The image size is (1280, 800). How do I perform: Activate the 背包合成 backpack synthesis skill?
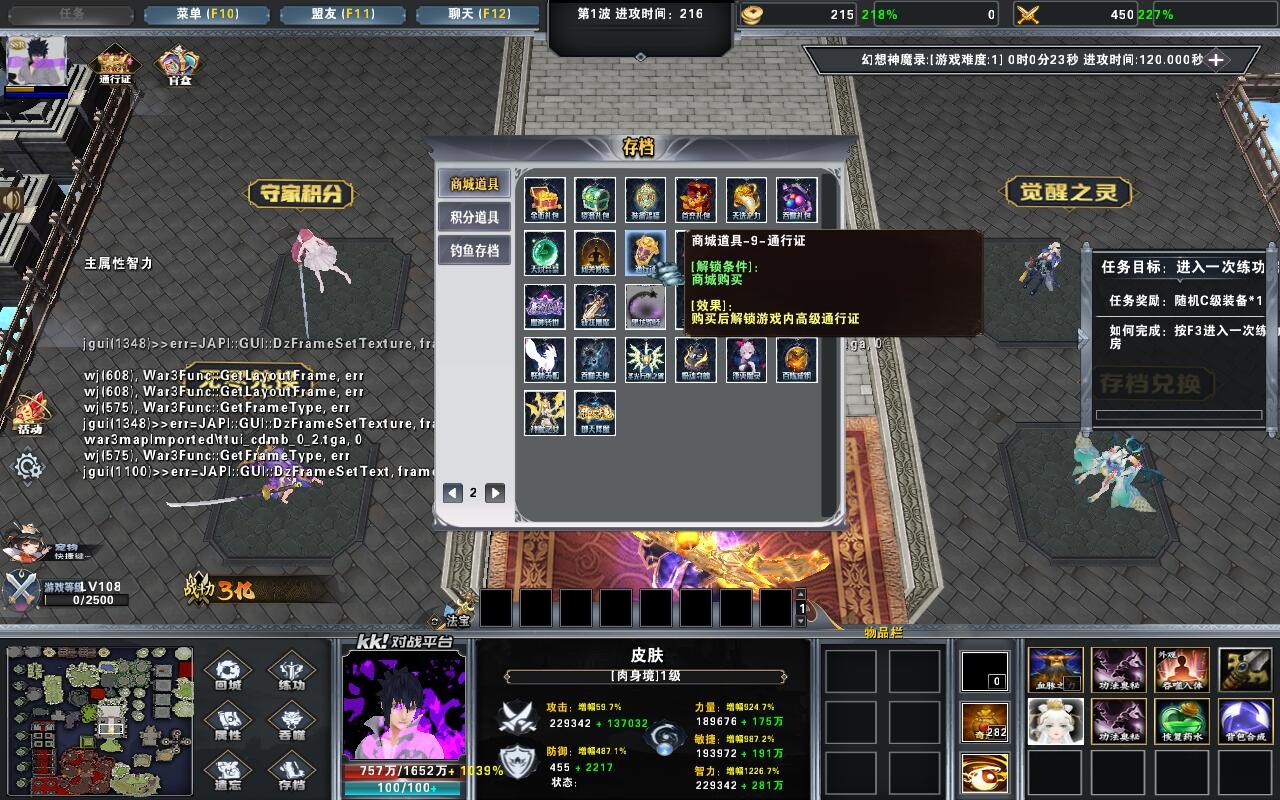tap(1246, 721)
